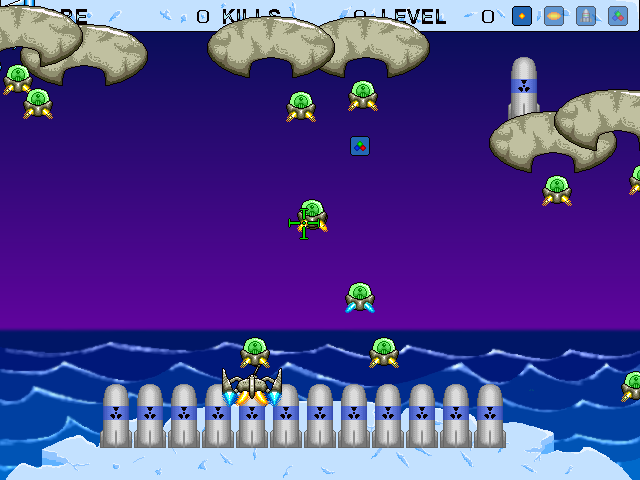
Task: Choose the orange plasma blast weapon icon
Action: [x=554, y=16]
